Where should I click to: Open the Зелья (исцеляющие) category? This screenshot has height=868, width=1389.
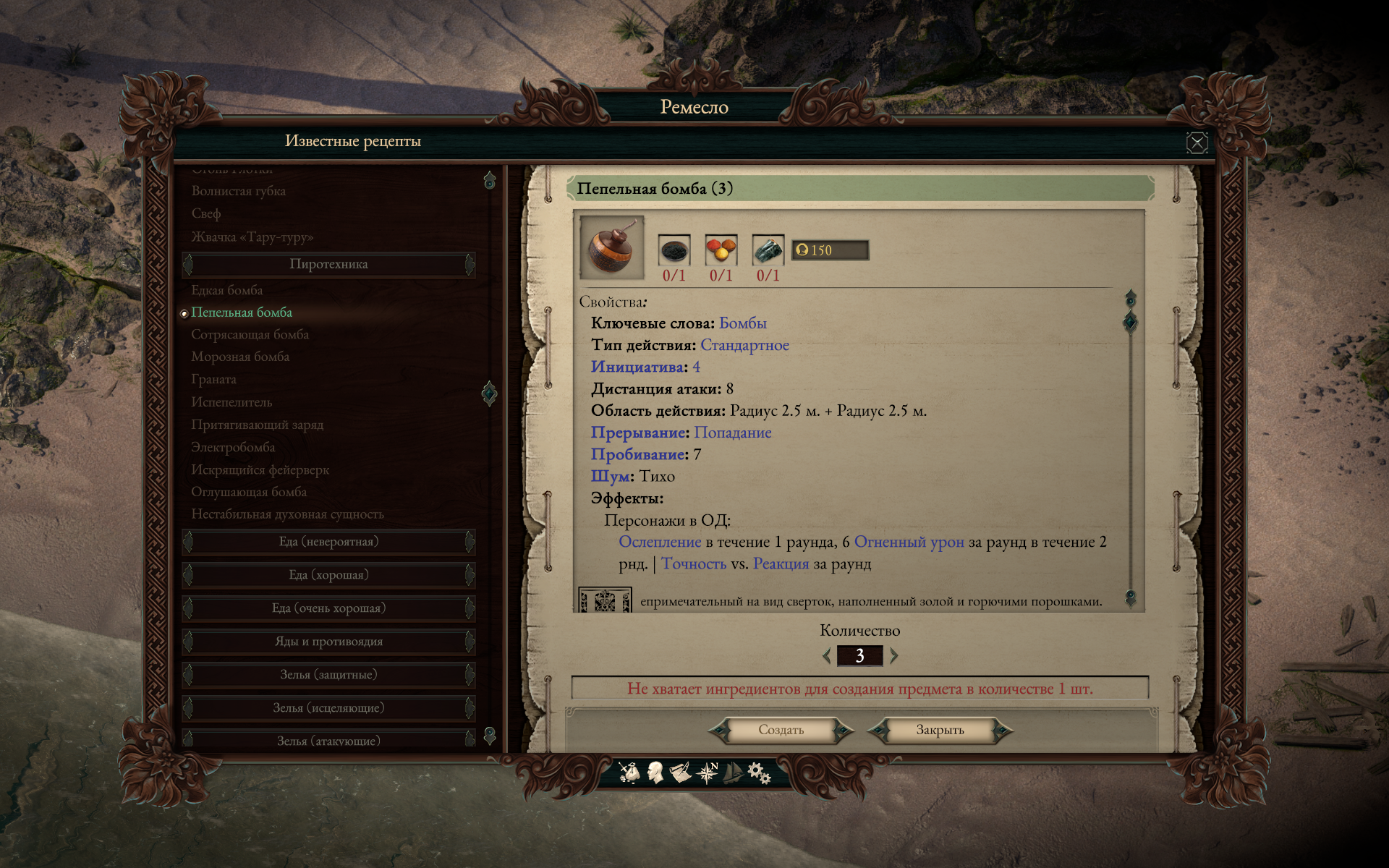328,708
